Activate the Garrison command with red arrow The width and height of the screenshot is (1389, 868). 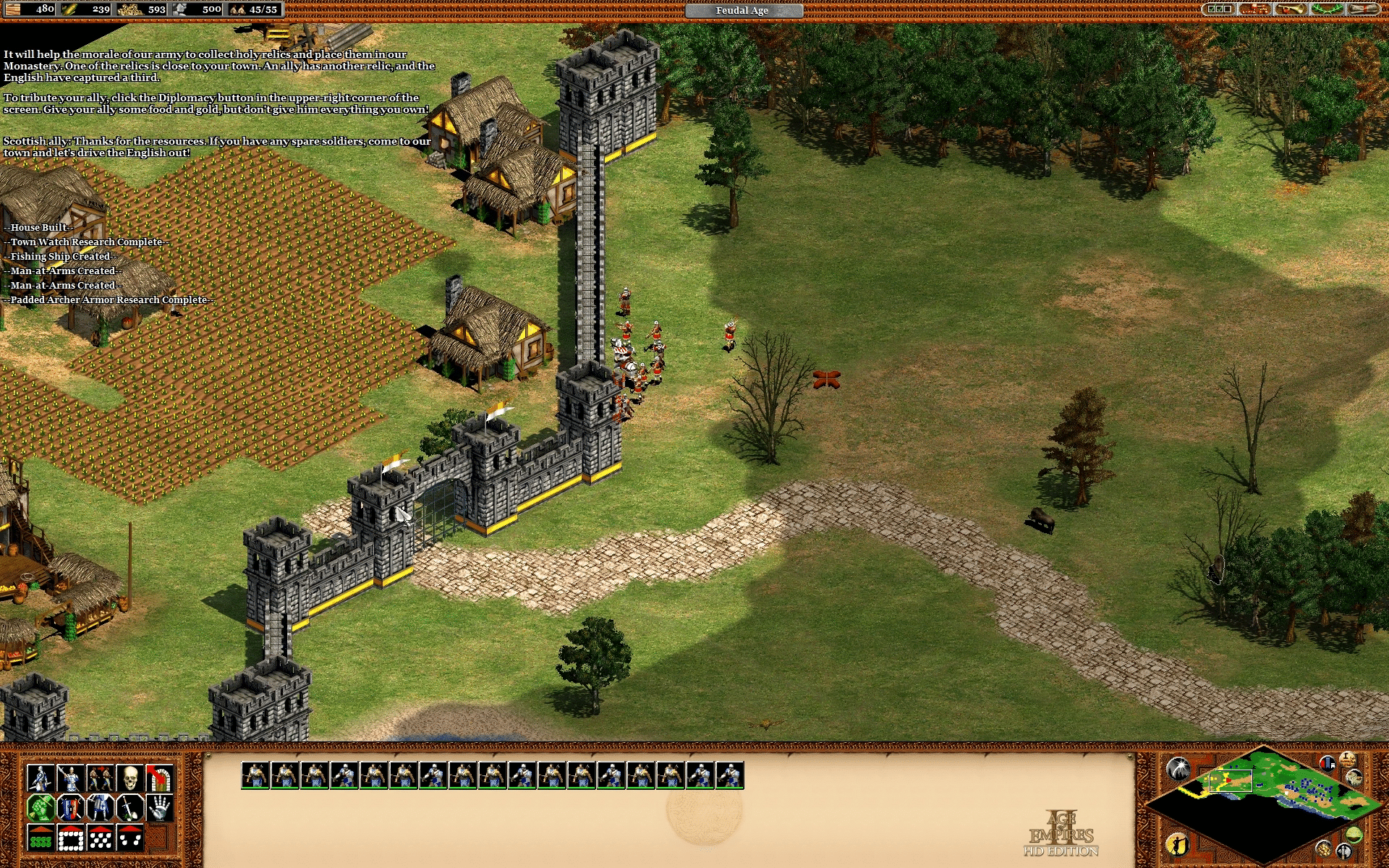pyautogui.click(x=159, y=778)
